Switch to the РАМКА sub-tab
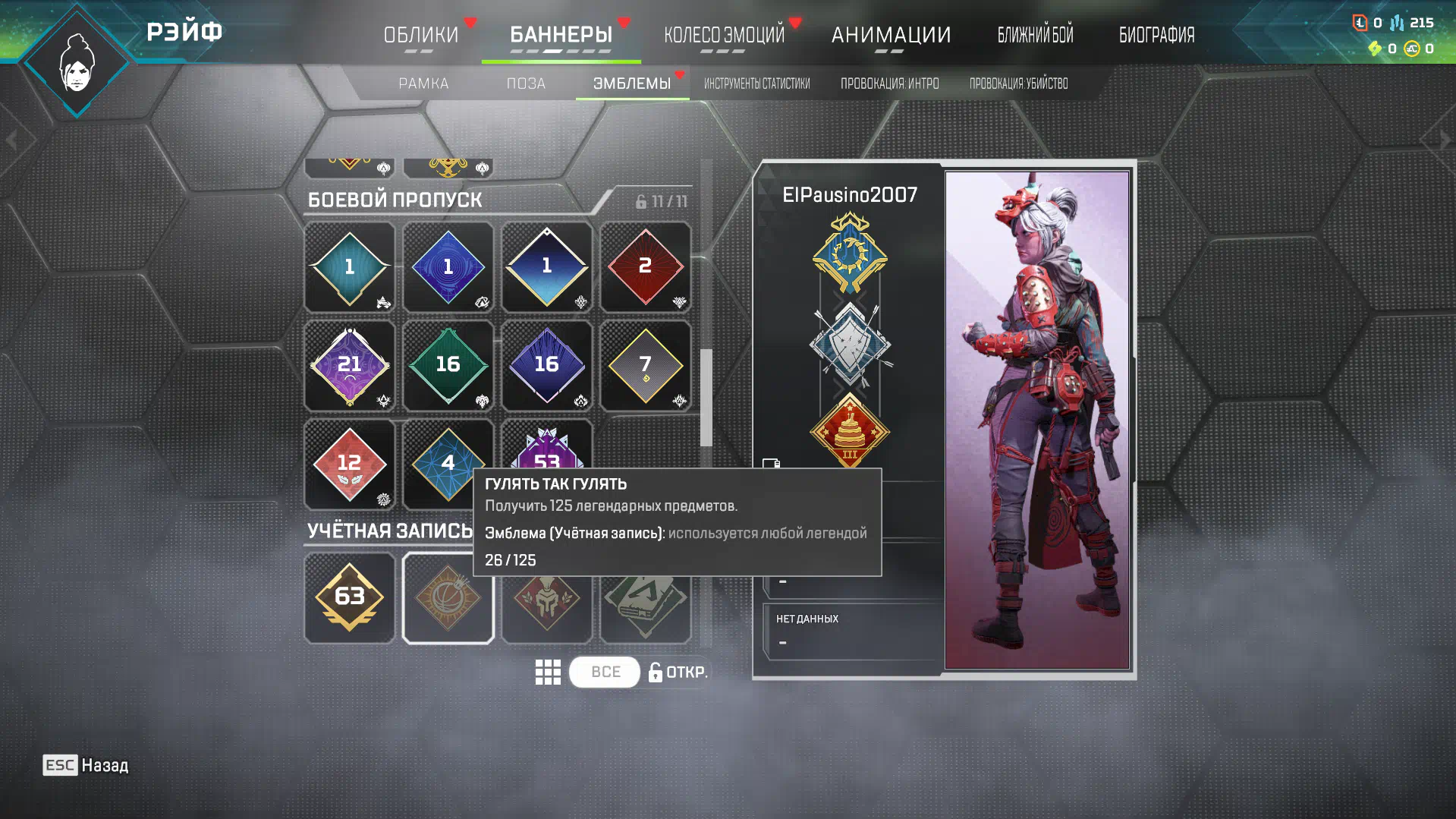 pos(423,83)
